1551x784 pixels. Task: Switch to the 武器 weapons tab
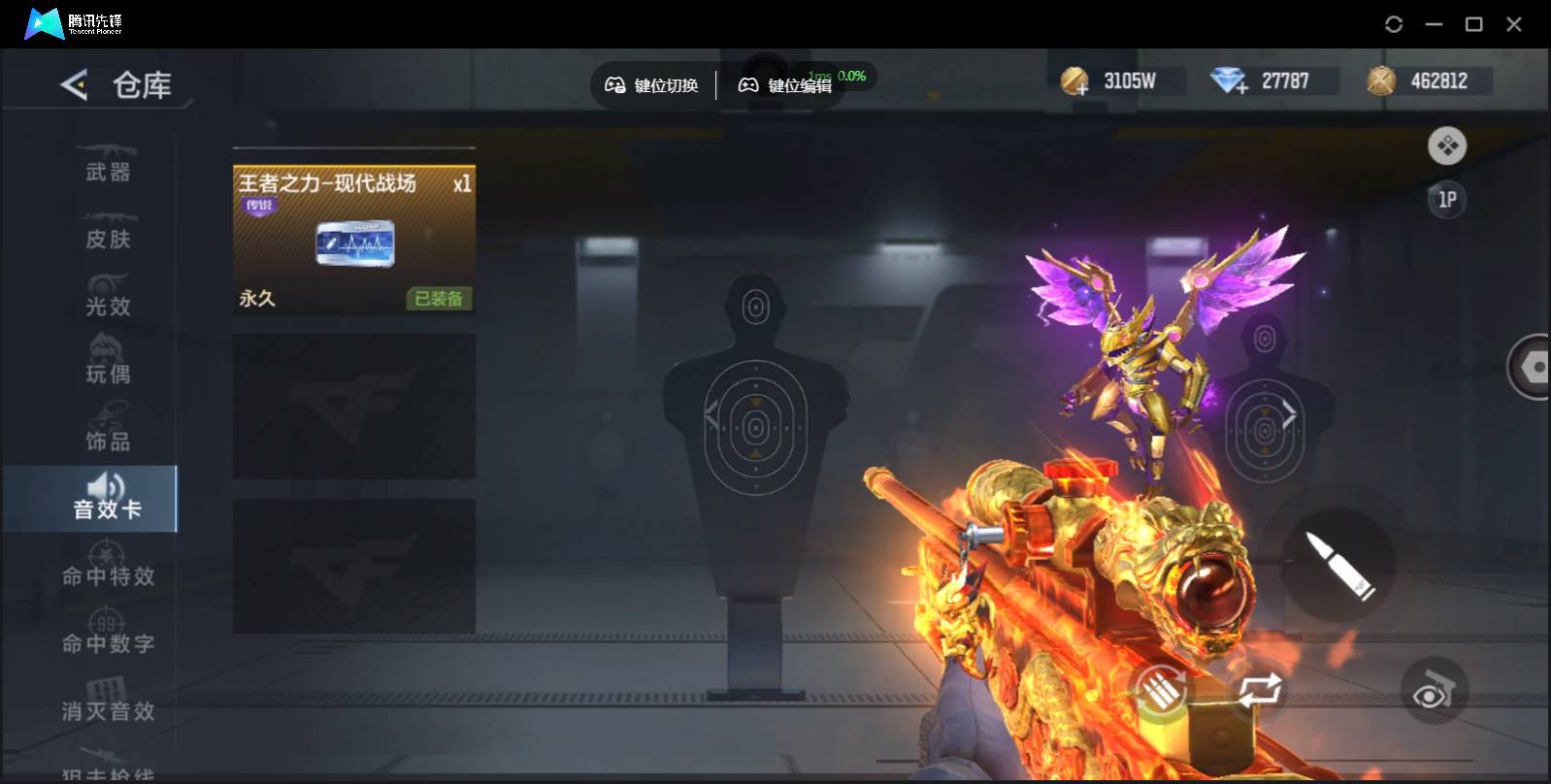[x=107, y=163]
